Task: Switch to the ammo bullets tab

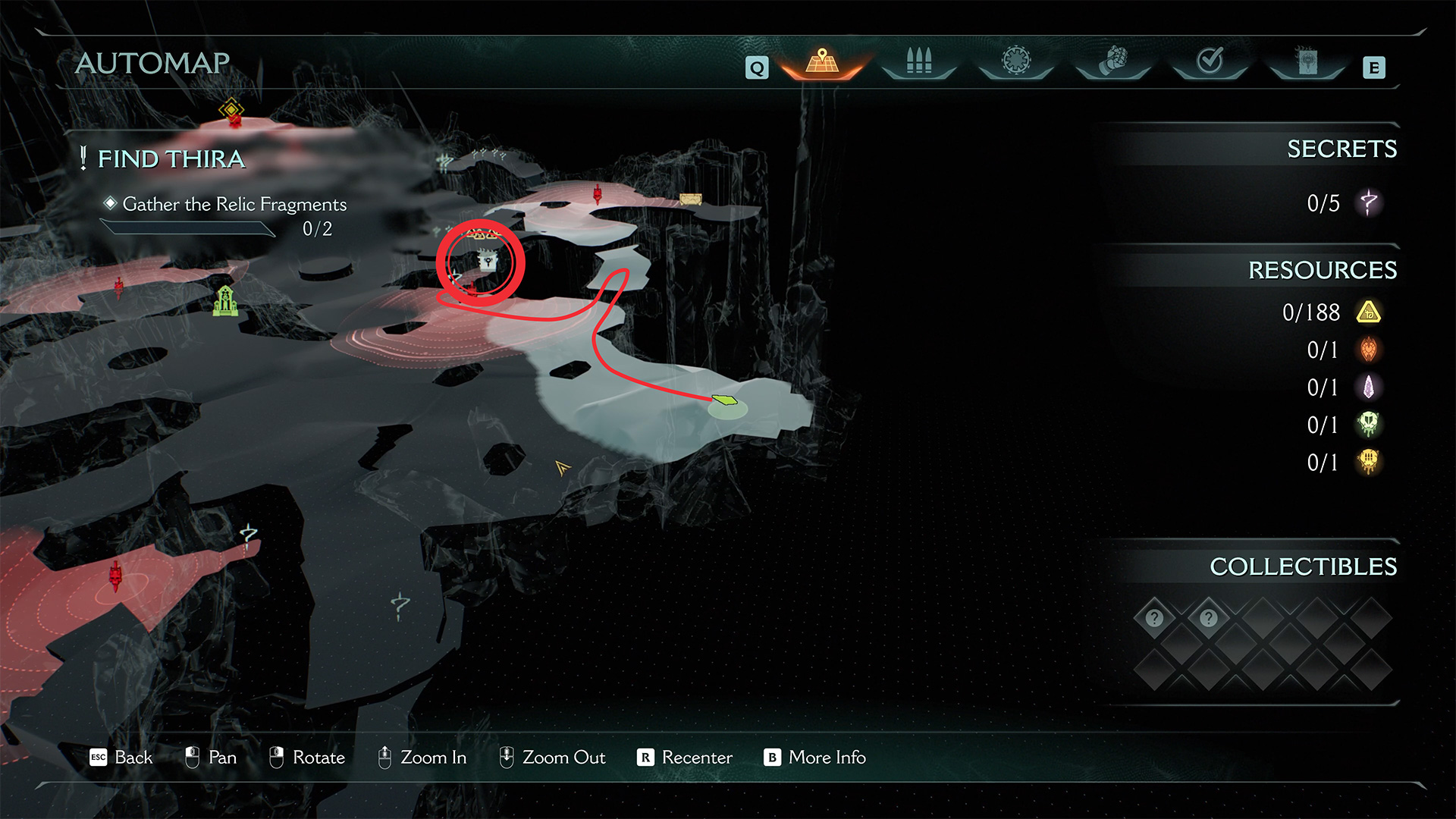Action: [918, 61]
